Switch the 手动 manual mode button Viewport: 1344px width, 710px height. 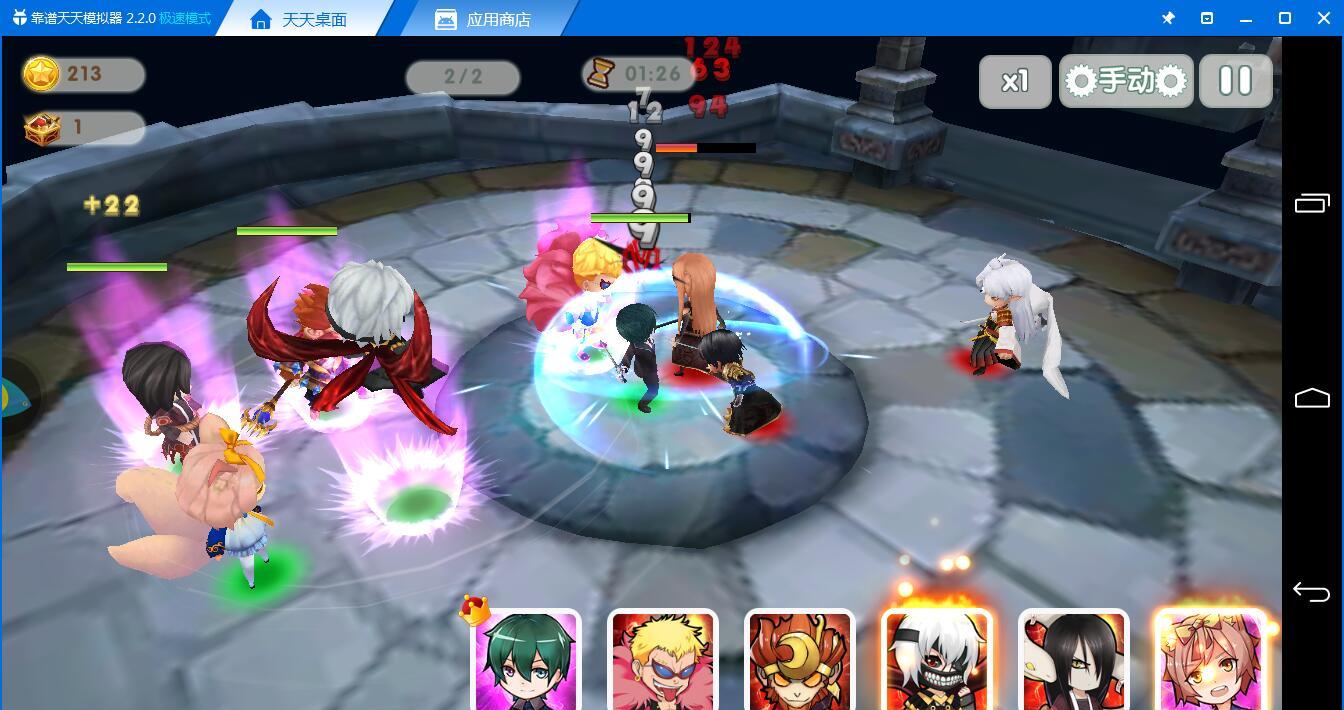tap(1126, 81)
